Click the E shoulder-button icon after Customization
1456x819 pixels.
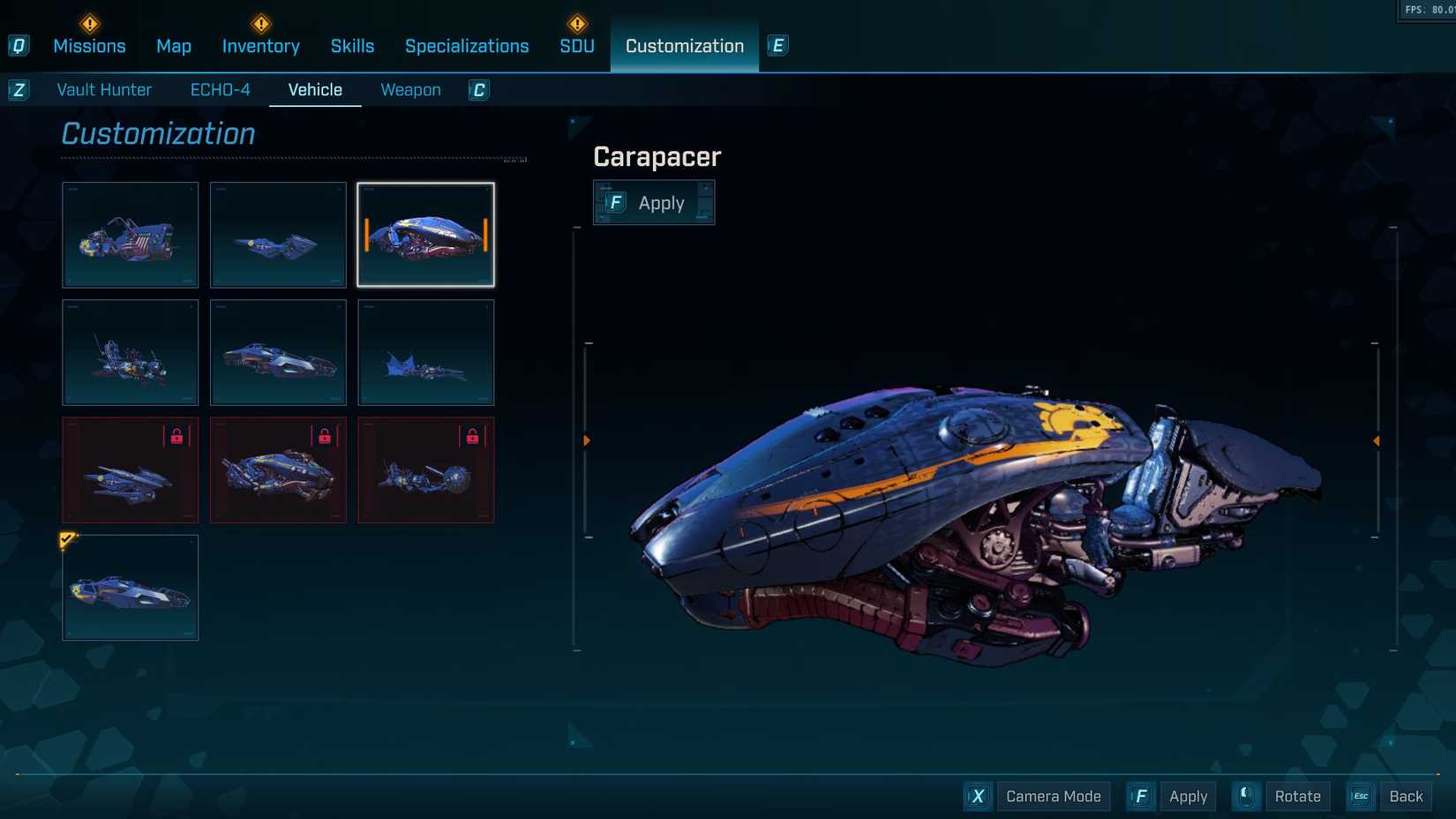[x=777, y=45]
